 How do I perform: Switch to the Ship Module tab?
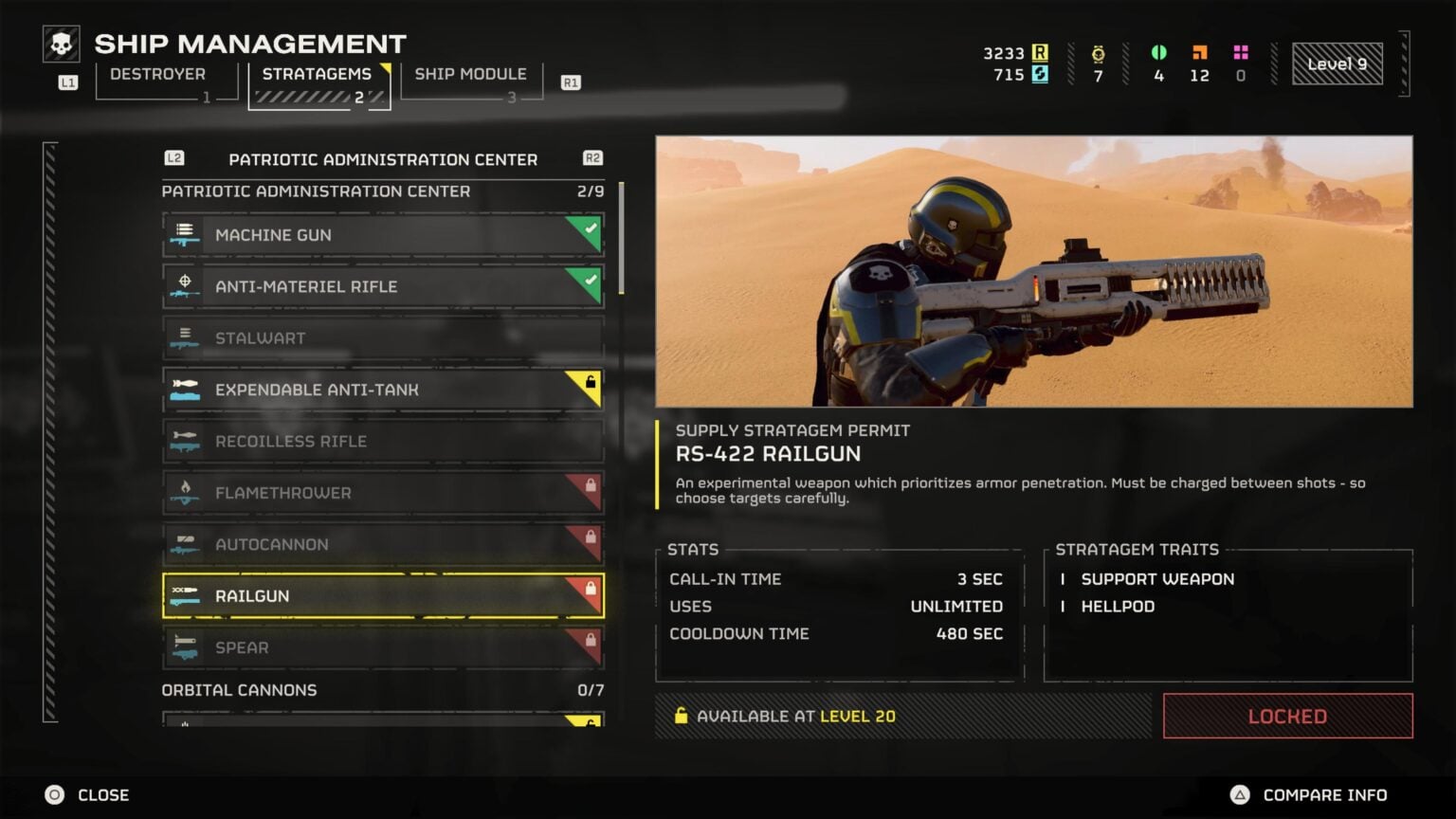[x=470, y=75]
